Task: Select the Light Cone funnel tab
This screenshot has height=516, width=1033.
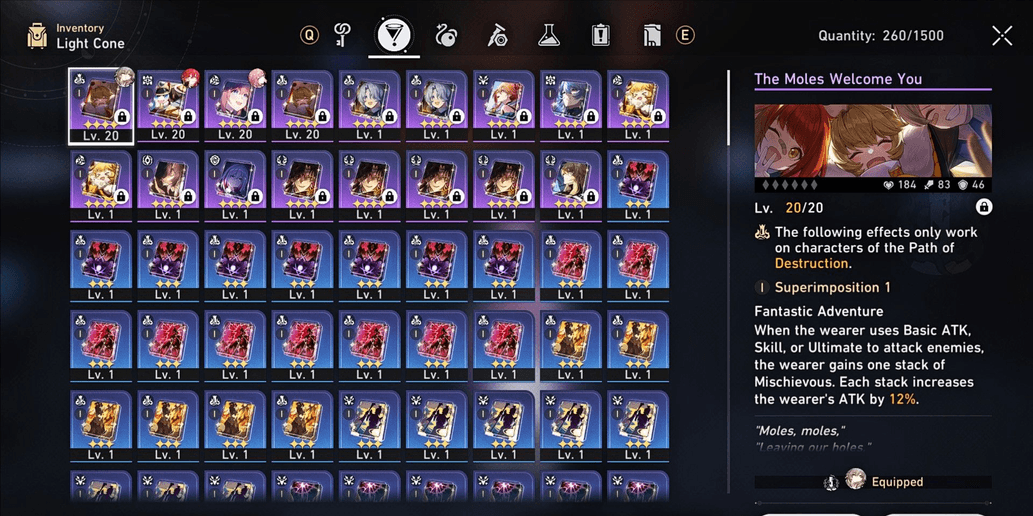Action: (394, 36)
